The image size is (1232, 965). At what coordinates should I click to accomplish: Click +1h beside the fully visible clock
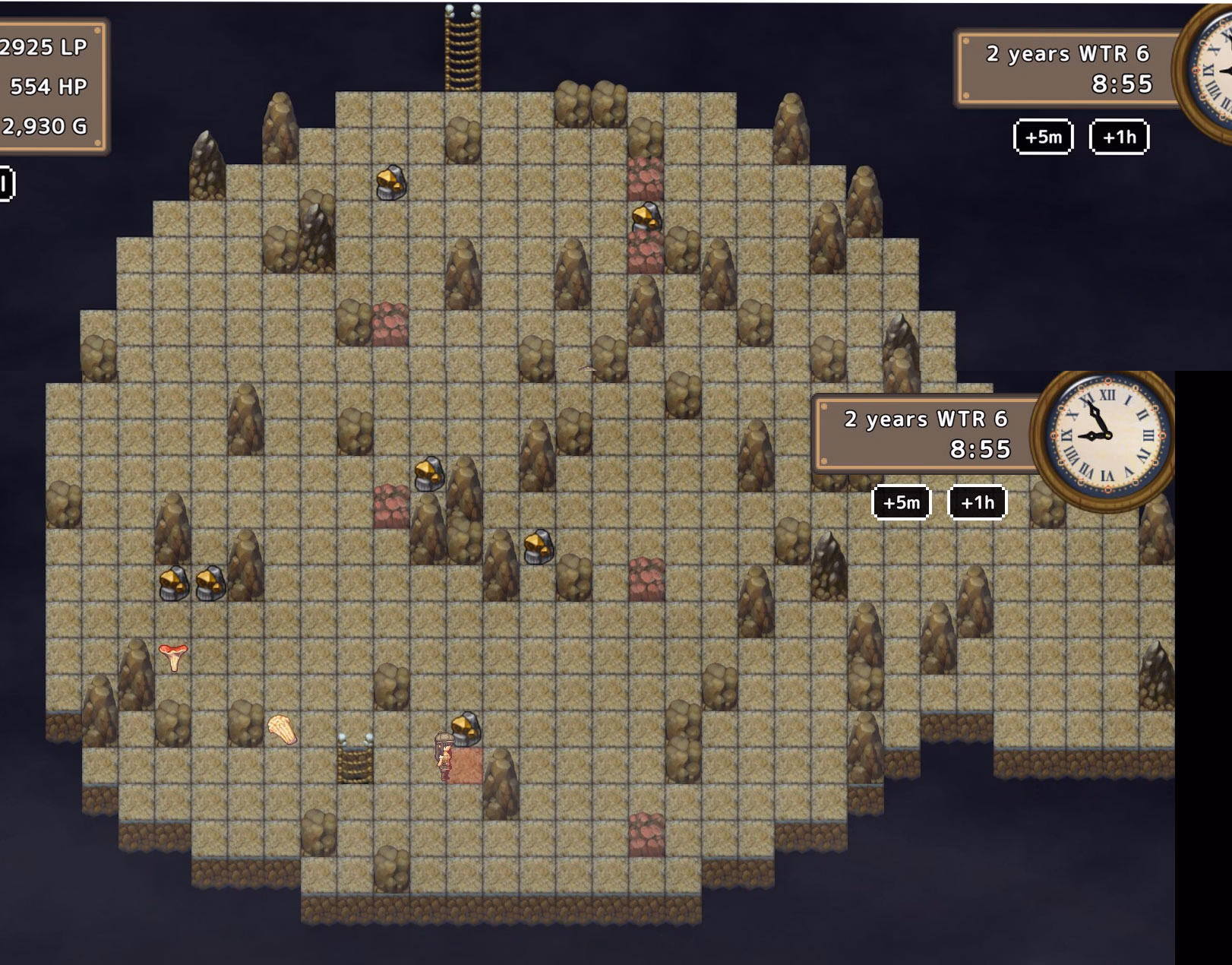[977, 502]
